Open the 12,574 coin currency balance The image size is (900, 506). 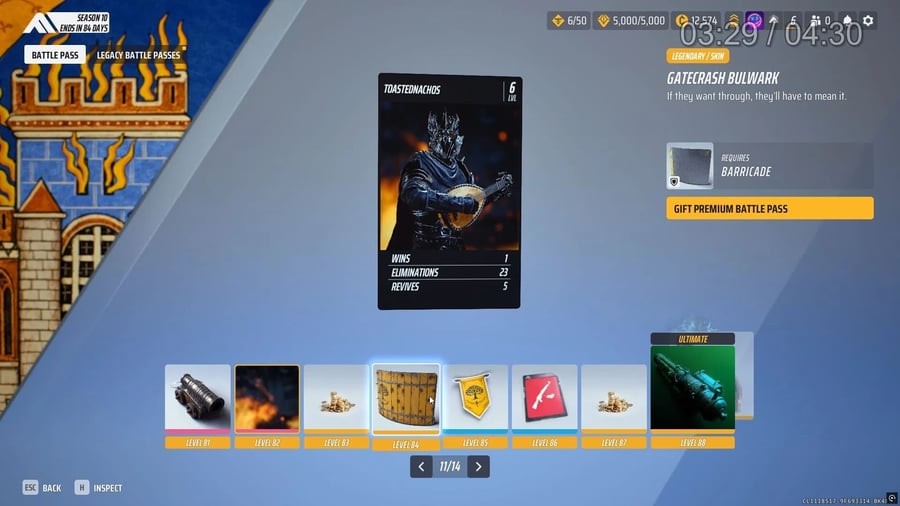696,20
